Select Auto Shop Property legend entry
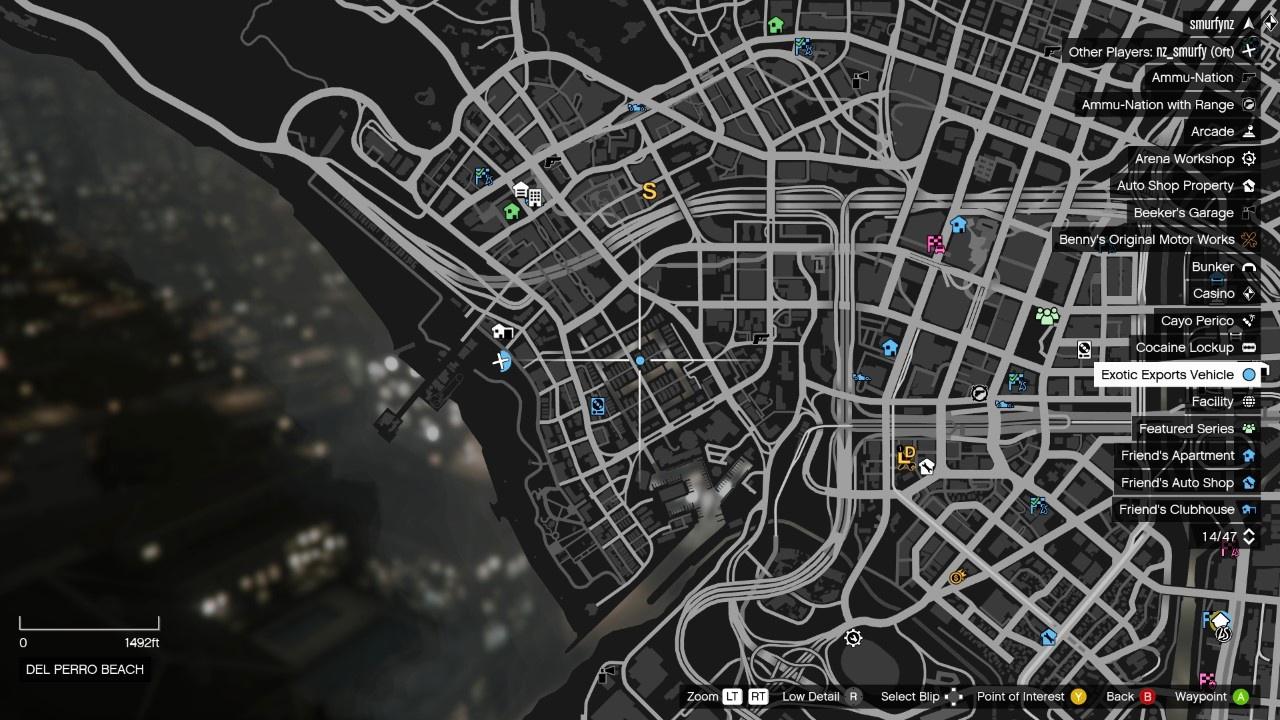Viewport: 1280px width, 720px height. pyautogui.click(x=1175, y=186)
